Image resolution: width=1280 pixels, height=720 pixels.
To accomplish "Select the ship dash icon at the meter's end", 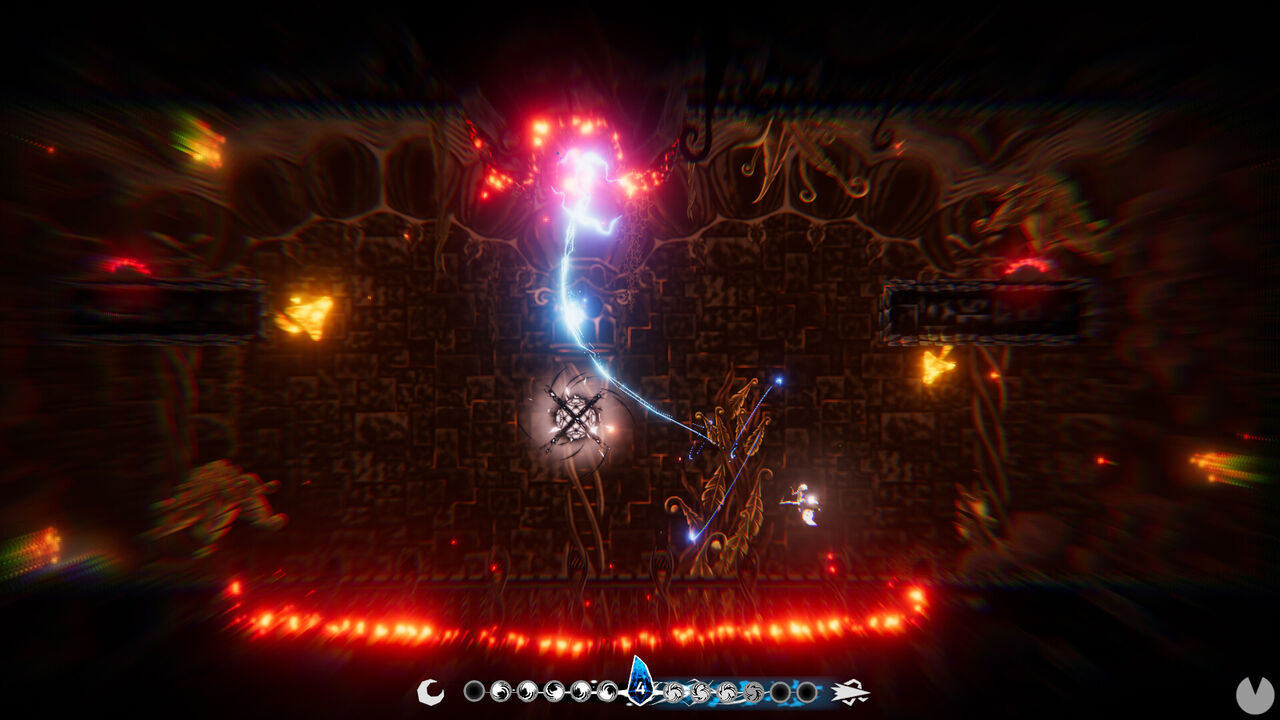I will (849, 689).
